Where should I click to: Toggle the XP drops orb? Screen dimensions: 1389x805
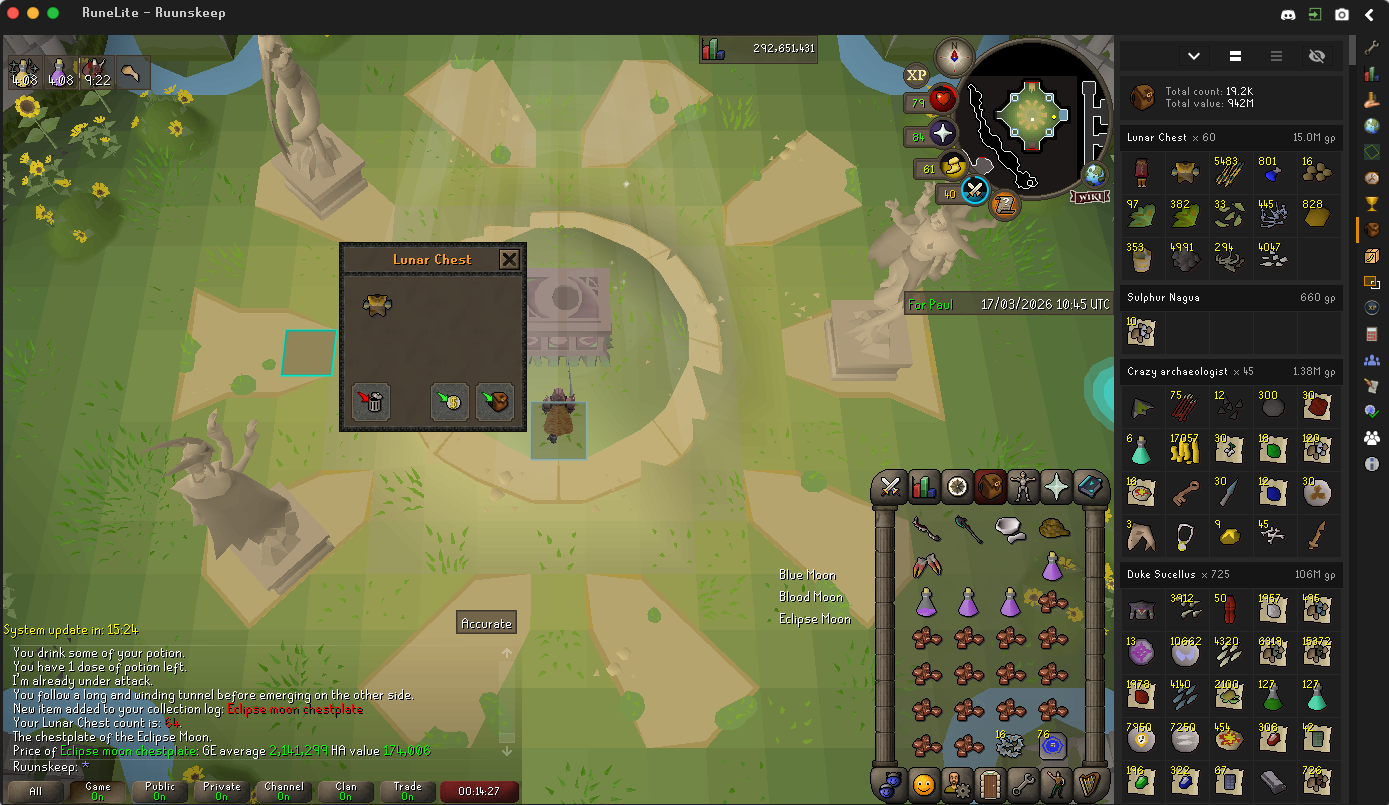pyautogui.click(x=916, y=75)
